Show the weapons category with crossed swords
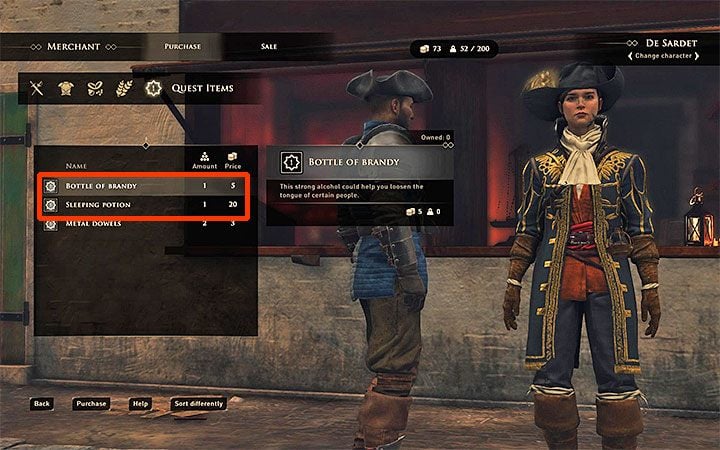Screen dimensions: 720x450 tap(39, 89)
